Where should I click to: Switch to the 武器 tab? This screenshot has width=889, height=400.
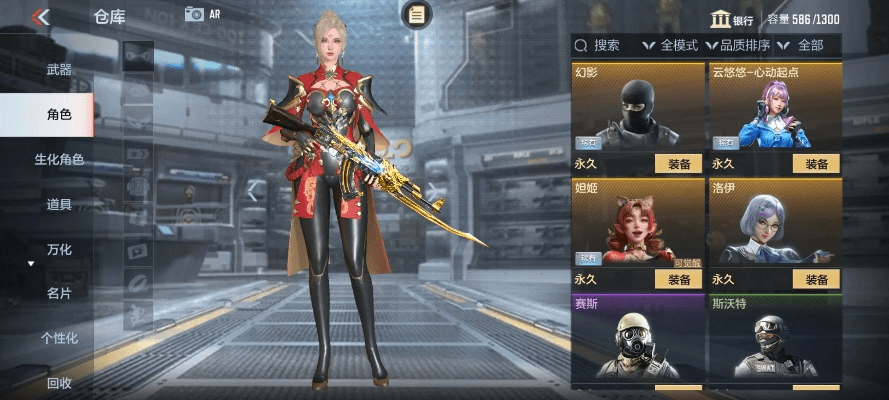[59, 70]
